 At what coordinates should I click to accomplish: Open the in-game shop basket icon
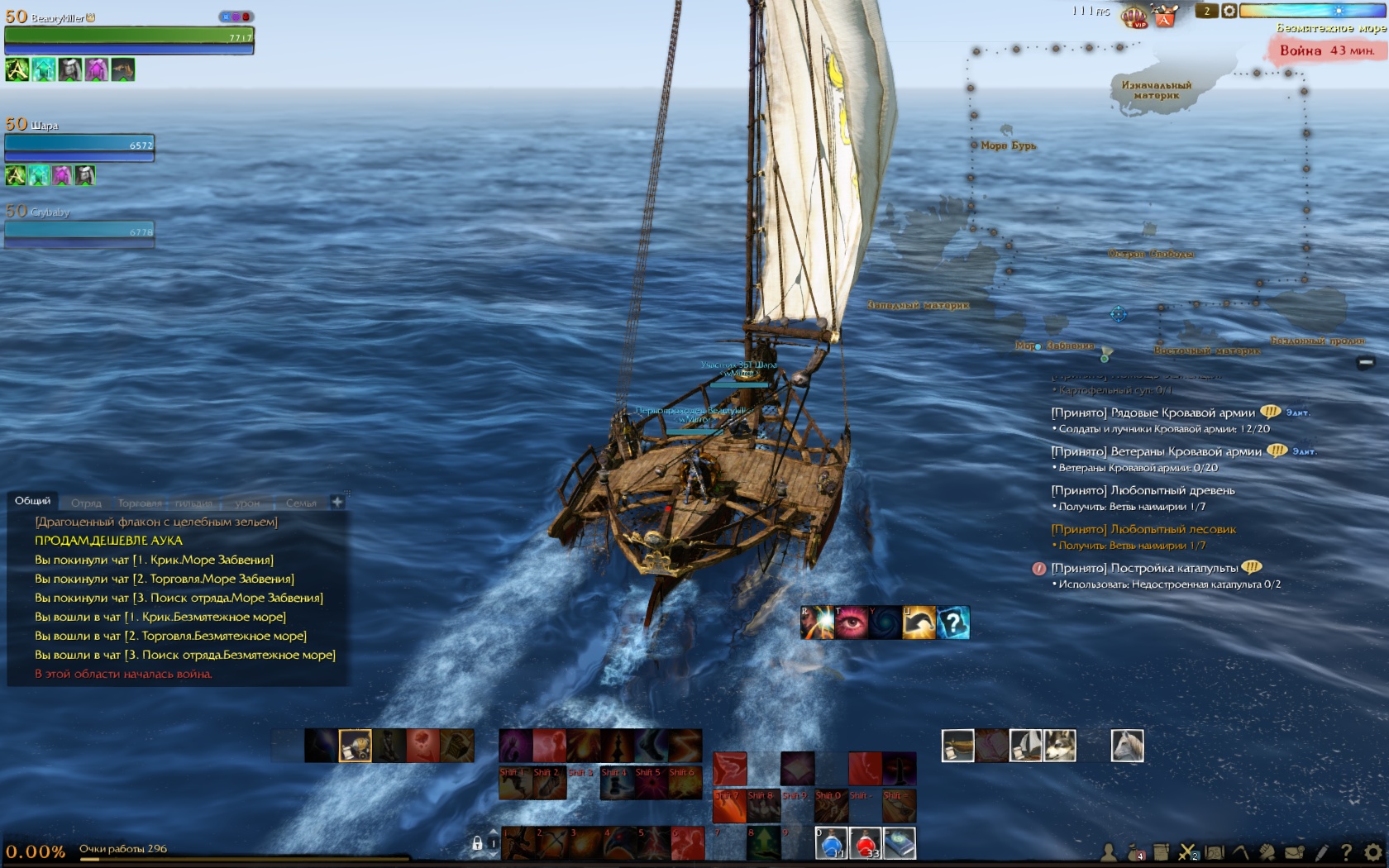click(1165, 16)
